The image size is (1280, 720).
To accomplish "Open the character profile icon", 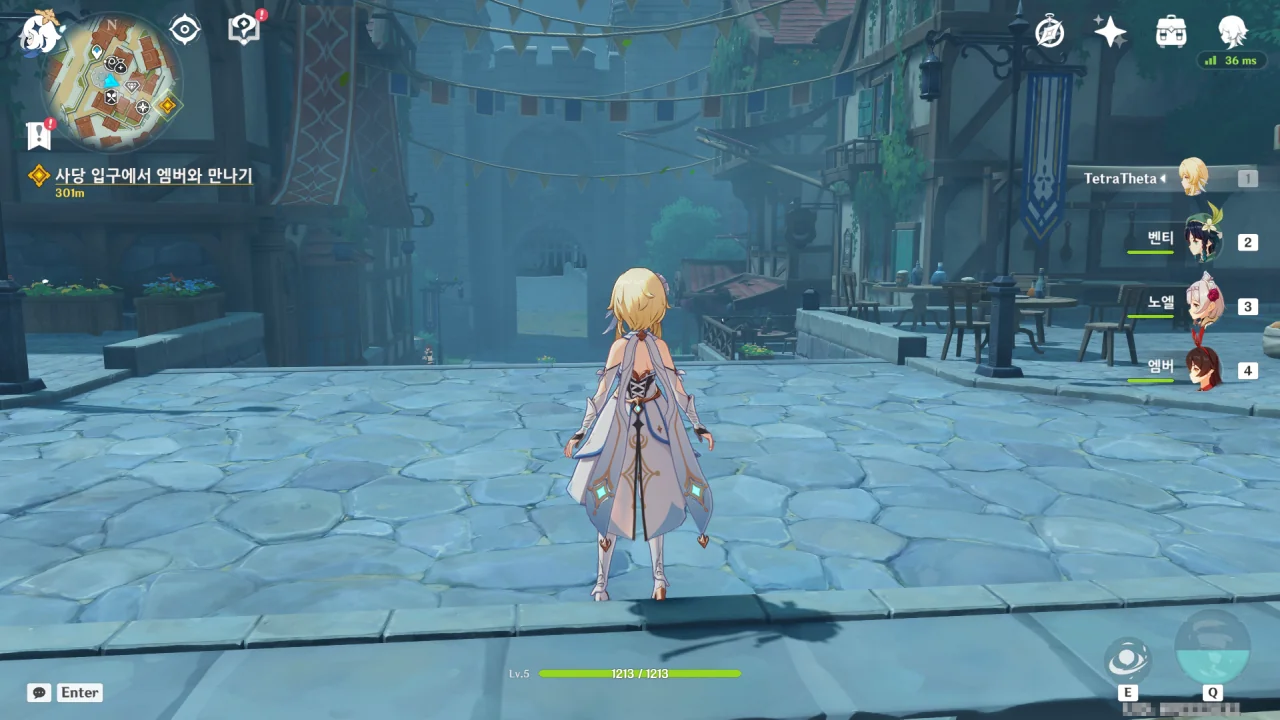I will pos(1232,32).
